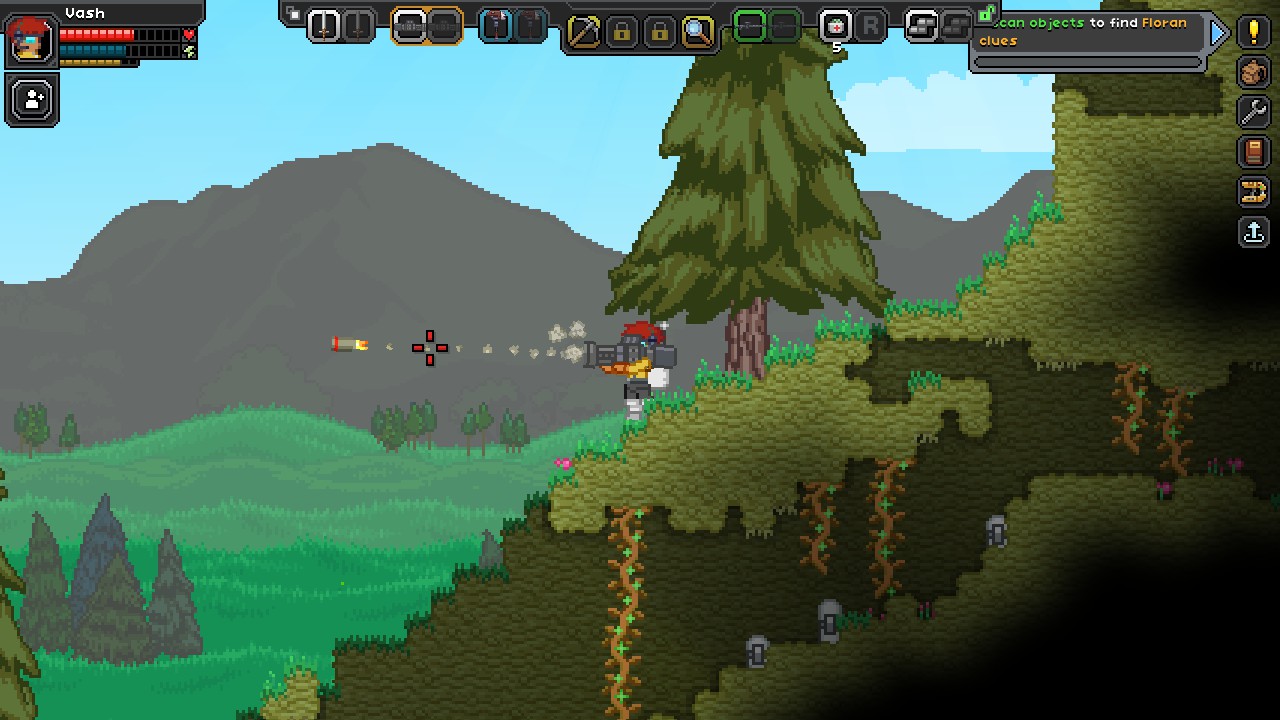Open the quest log exclamation icon

coord(1254,31)
